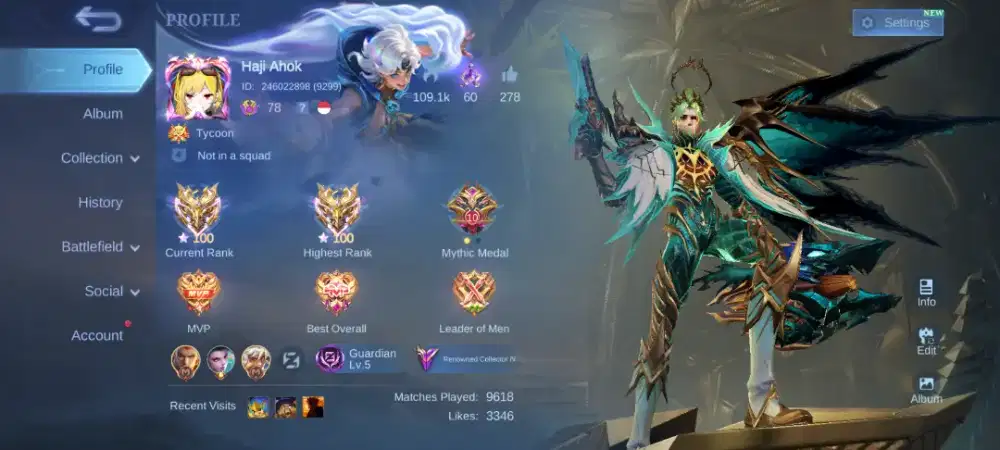View the Current Rank badge
The height and width of the screenshot is (450, 1000).
click(198, 211)
